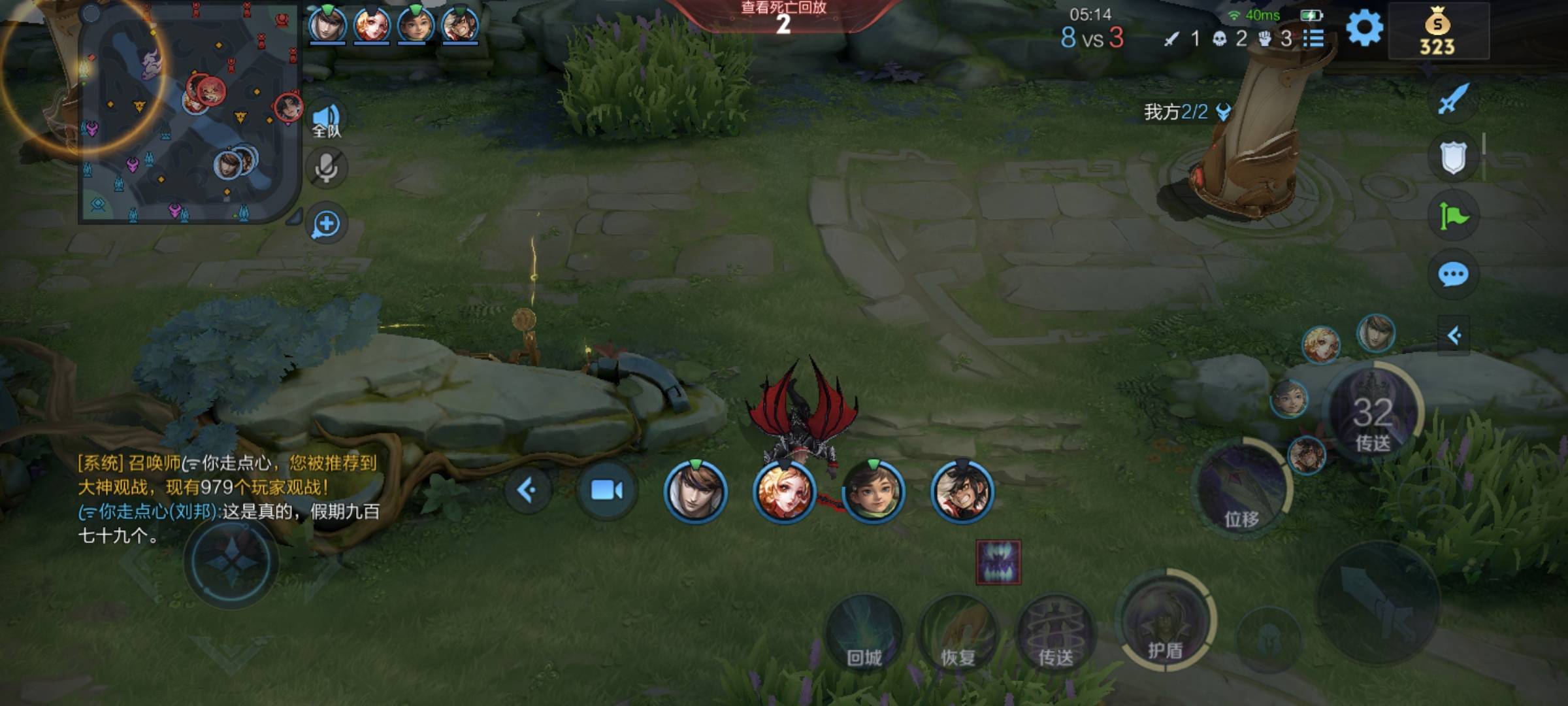Use the 恢复 restore skill
The width and height of the screenshot is (1568, 706).
click(958, 633)
